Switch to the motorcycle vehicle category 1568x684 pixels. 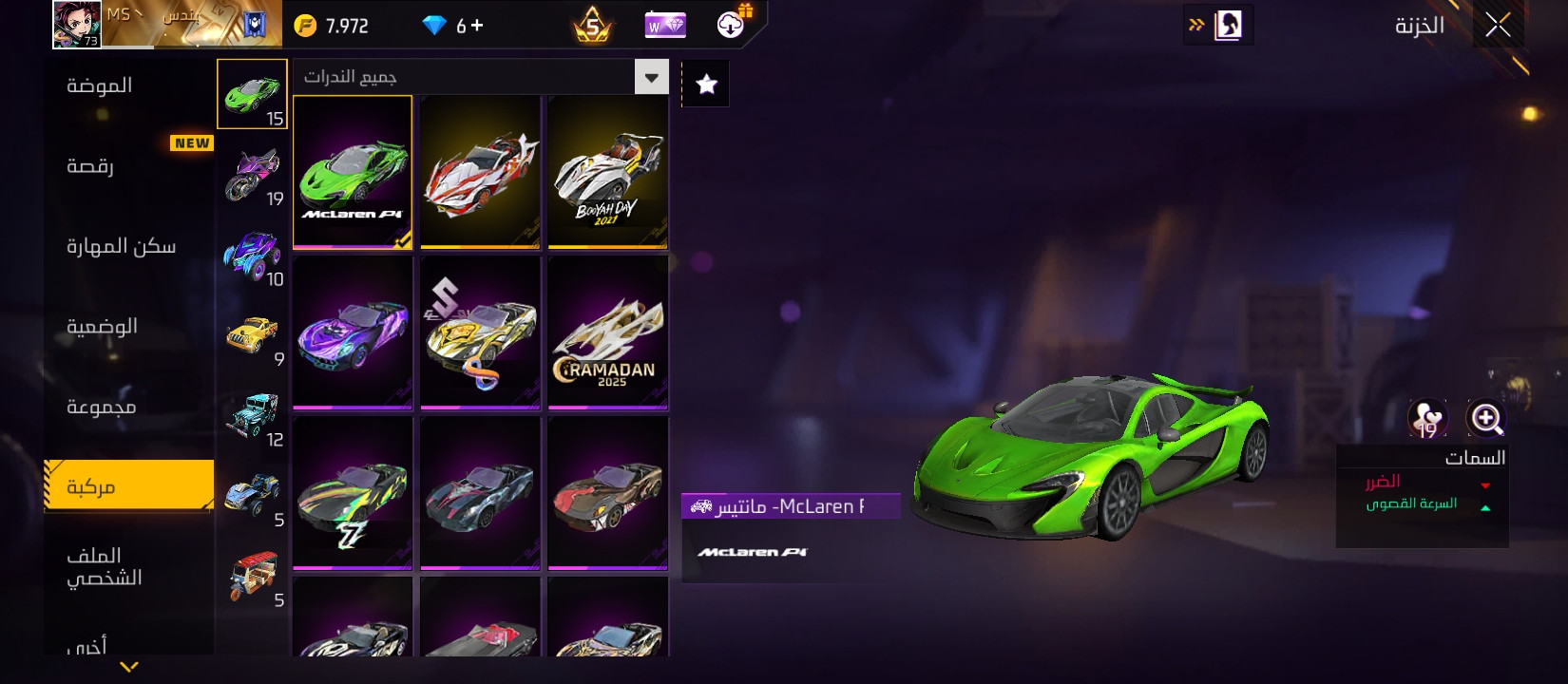(253, 175)
